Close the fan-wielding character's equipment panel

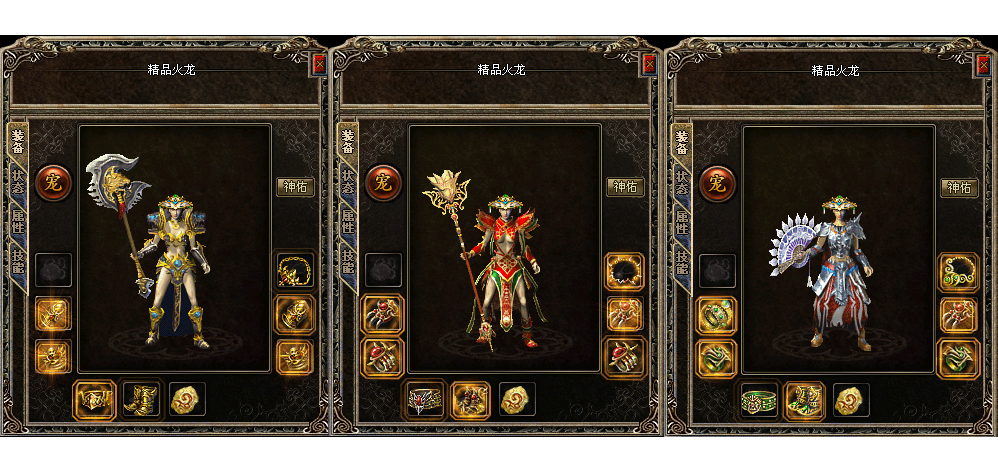tap(983, 64)
